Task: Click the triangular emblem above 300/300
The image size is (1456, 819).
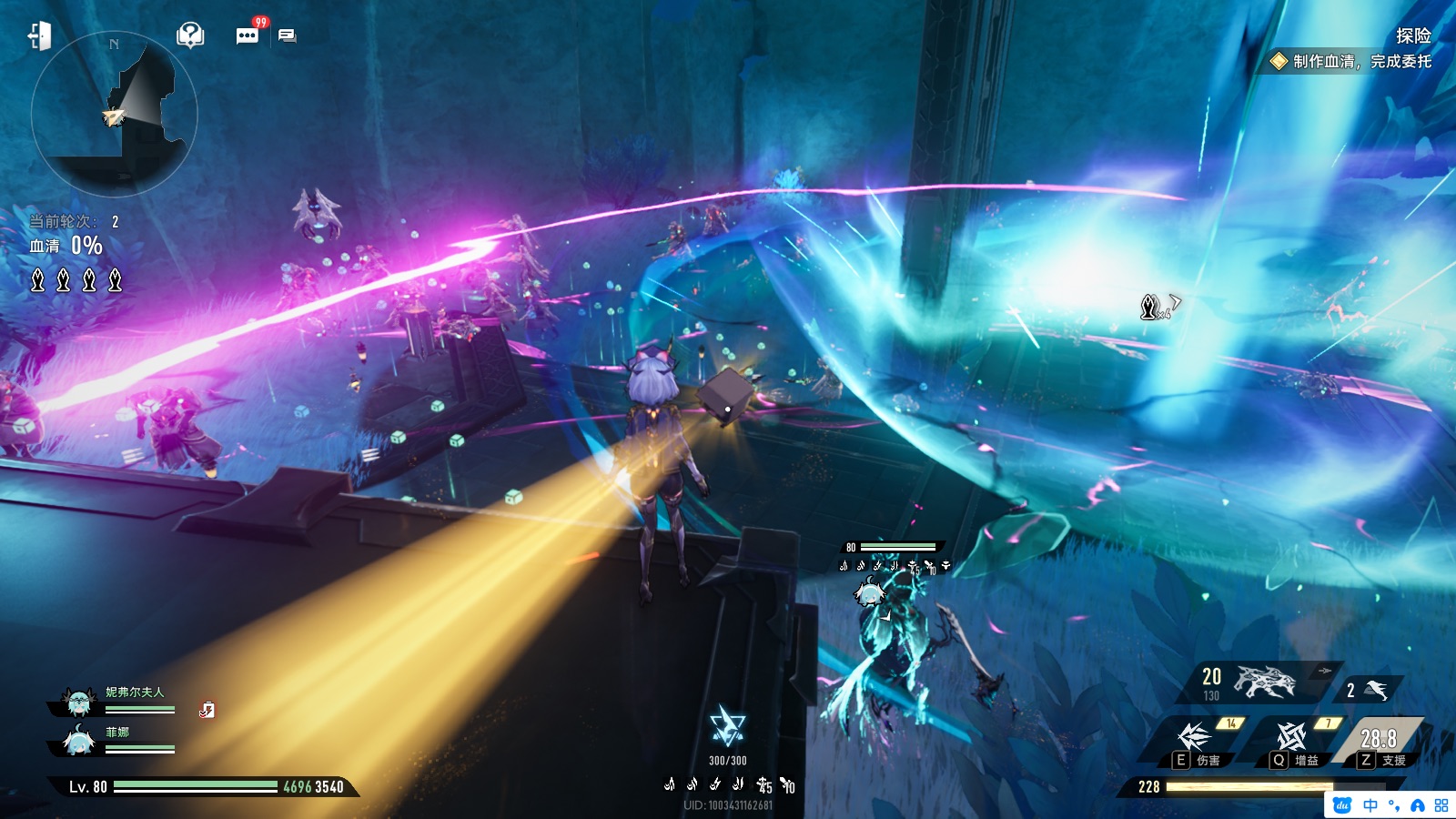Action: point(727,727)
